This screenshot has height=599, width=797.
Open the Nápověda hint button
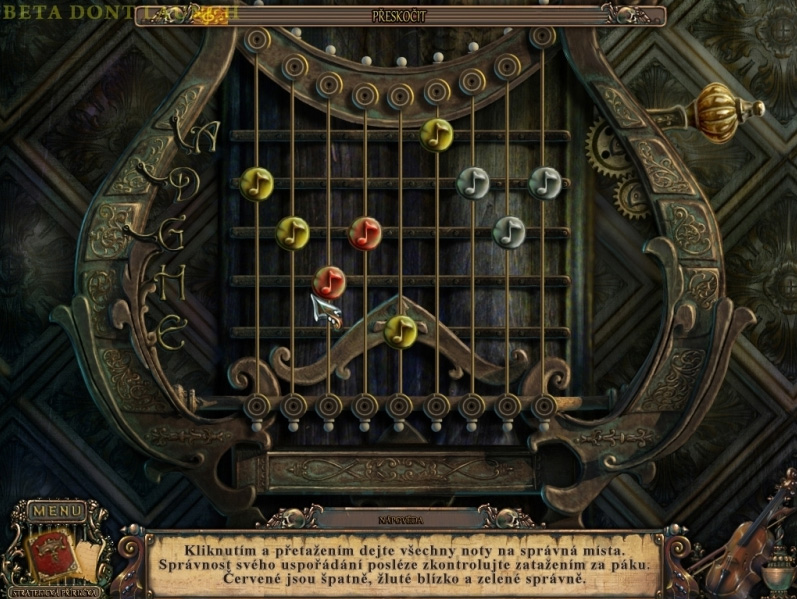click(x=399, y=520)
